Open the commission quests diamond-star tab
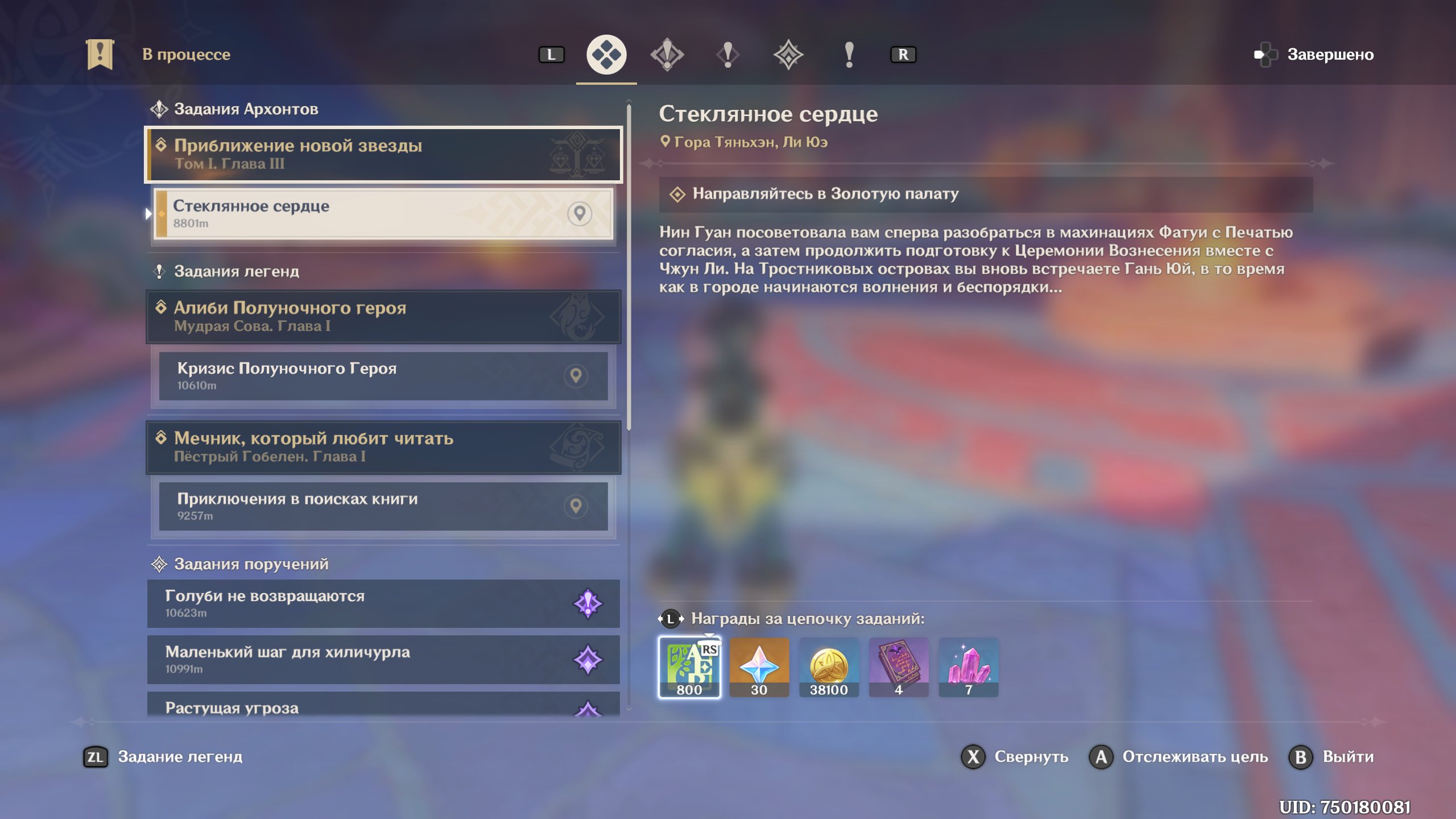This screenshot has height=819, width=1456. coord(788,55)
